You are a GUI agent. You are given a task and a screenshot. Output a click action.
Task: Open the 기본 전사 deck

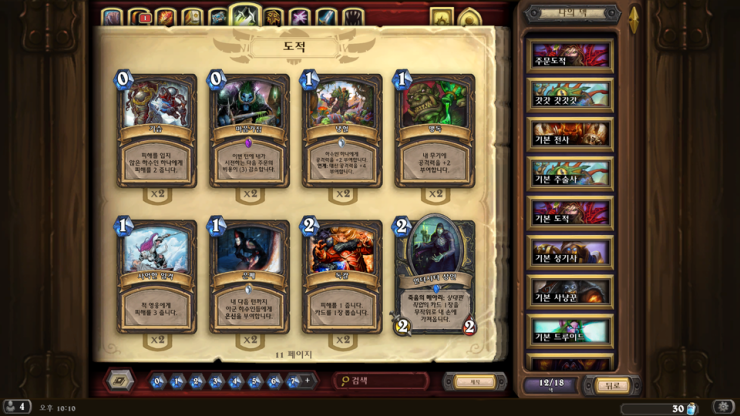pos(570,133)
